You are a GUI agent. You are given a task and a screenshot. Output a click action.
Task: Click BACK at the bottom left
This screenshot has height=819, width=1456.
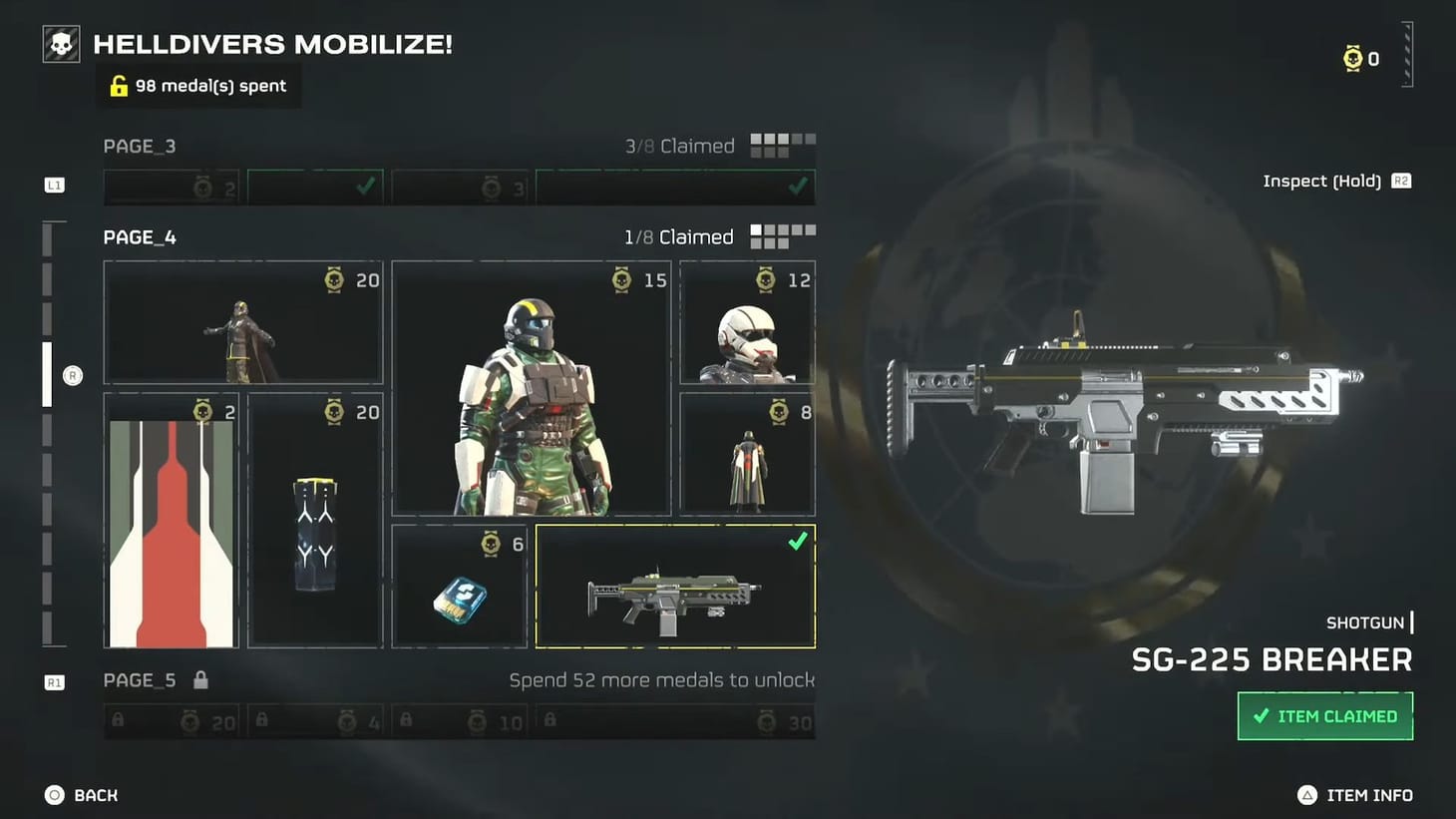pyautogui.click(x=82, y=795)
